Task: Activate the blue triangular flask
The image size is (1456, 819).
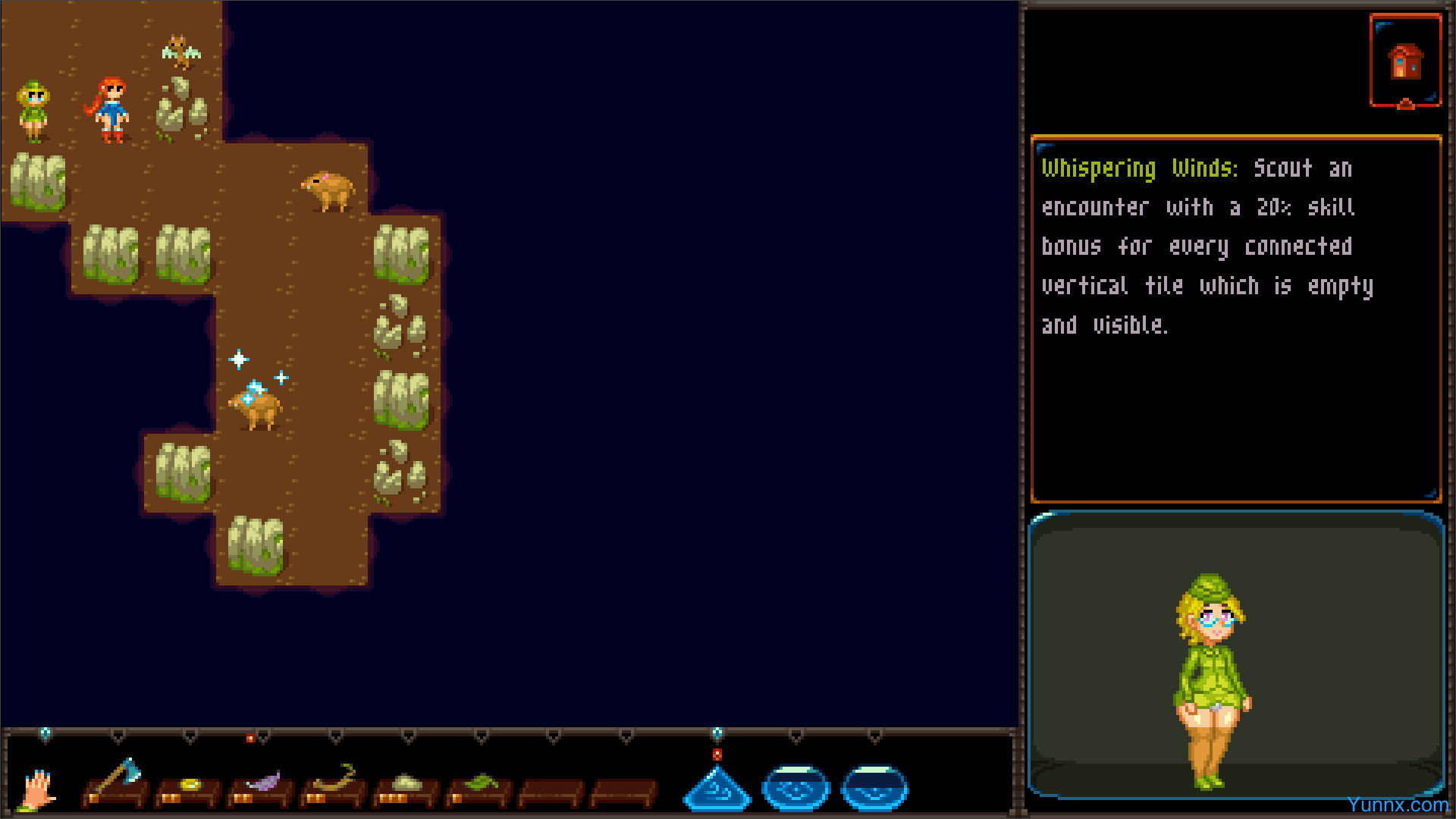Action: 717,789
